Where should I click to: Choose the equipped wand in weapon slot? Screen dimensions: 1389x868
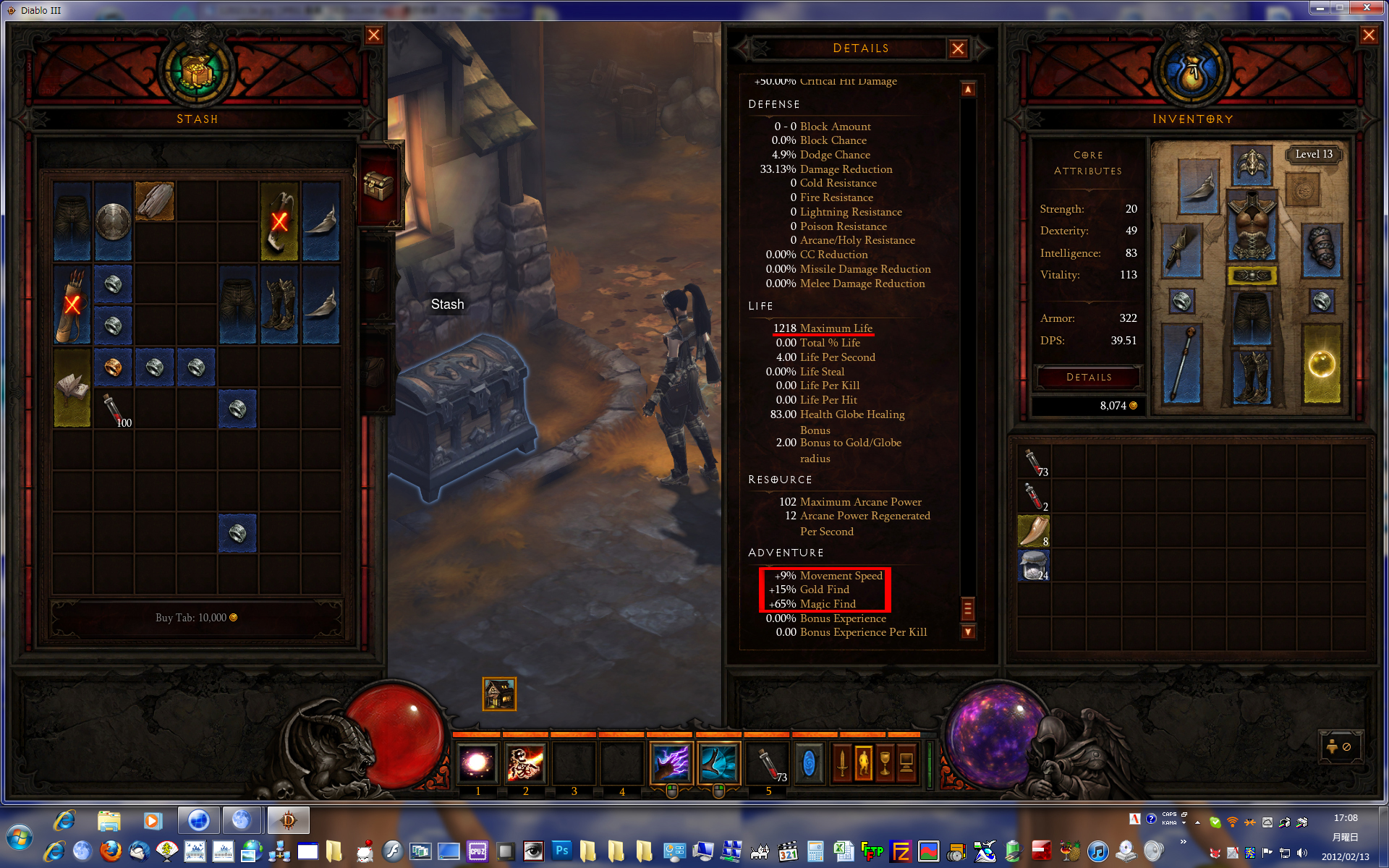pos(1181,363)
